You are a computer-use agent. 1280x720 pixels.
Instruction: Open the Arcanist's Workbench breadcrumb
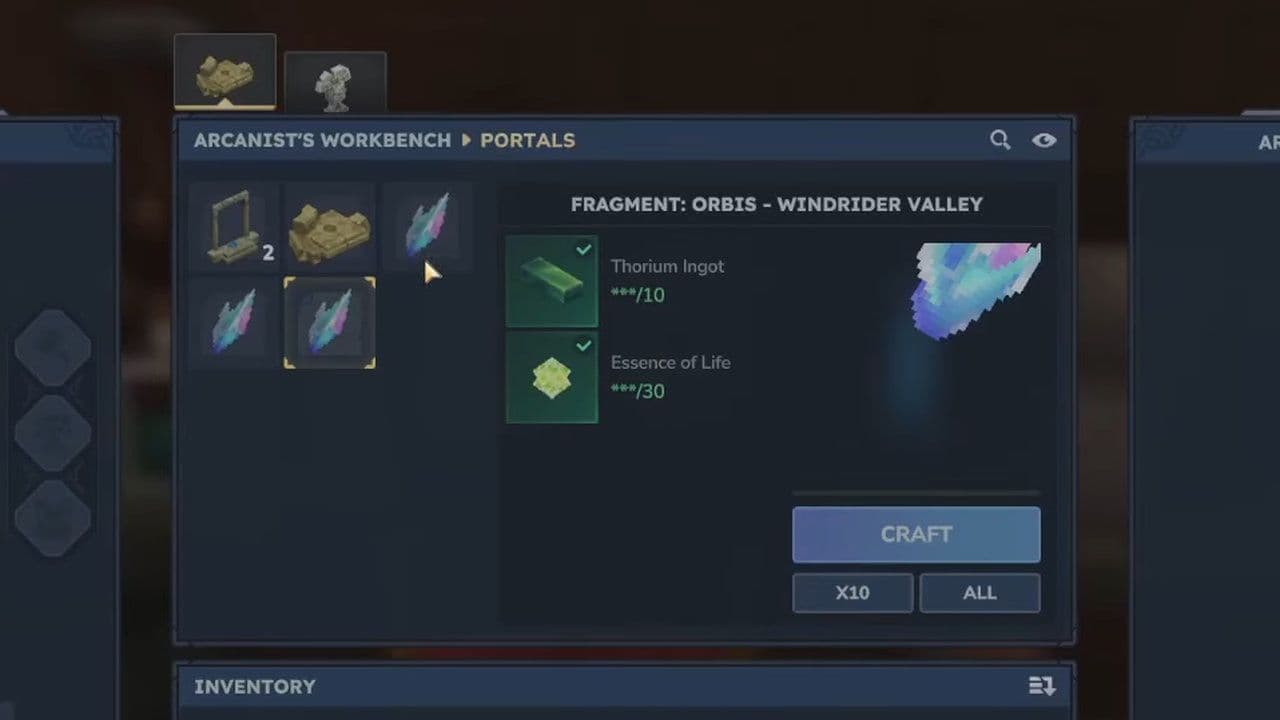click(x=322, y=140)
